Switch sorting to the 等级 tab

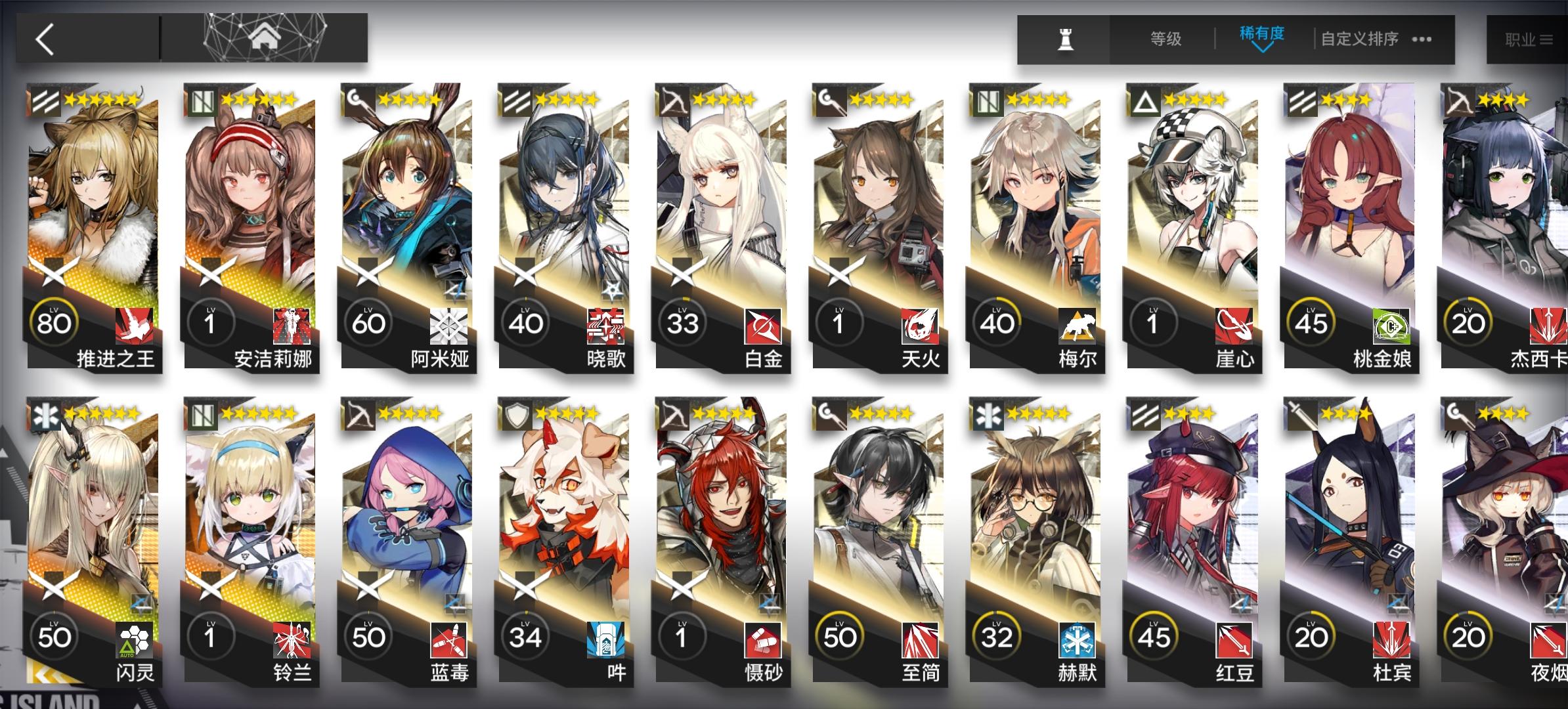(1165, 39)
